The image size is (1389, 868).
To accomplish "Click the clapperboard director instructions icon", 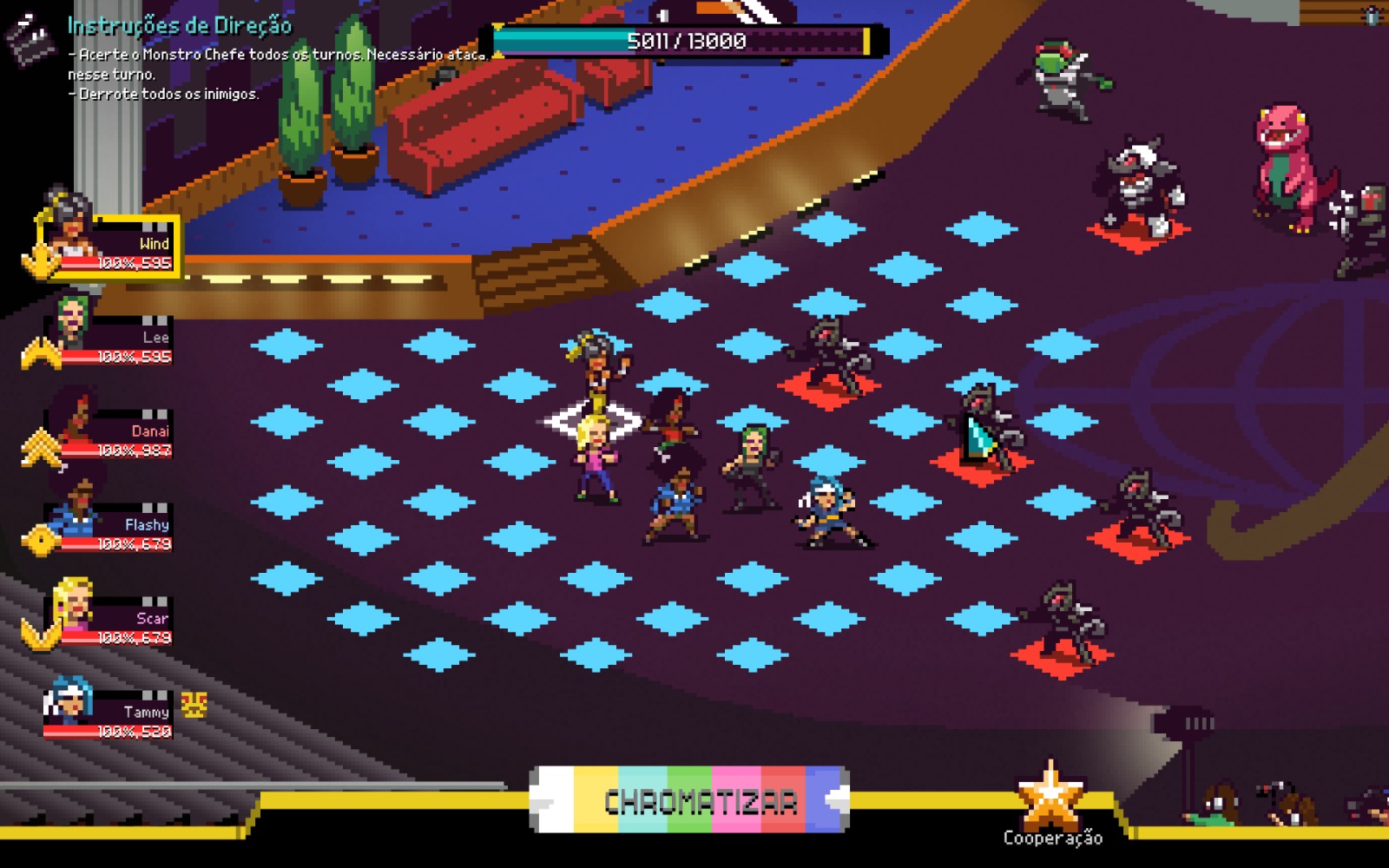I will coord(30,39).
